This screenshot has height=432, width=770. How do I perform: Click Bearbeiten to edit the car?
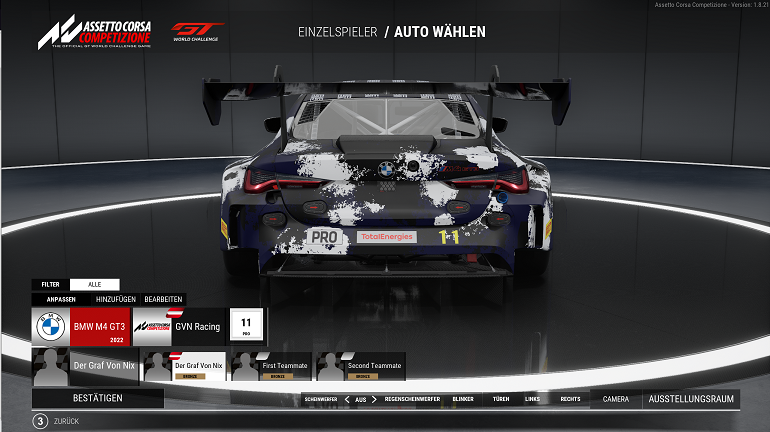pyautogui.click(x=163, y=299)
